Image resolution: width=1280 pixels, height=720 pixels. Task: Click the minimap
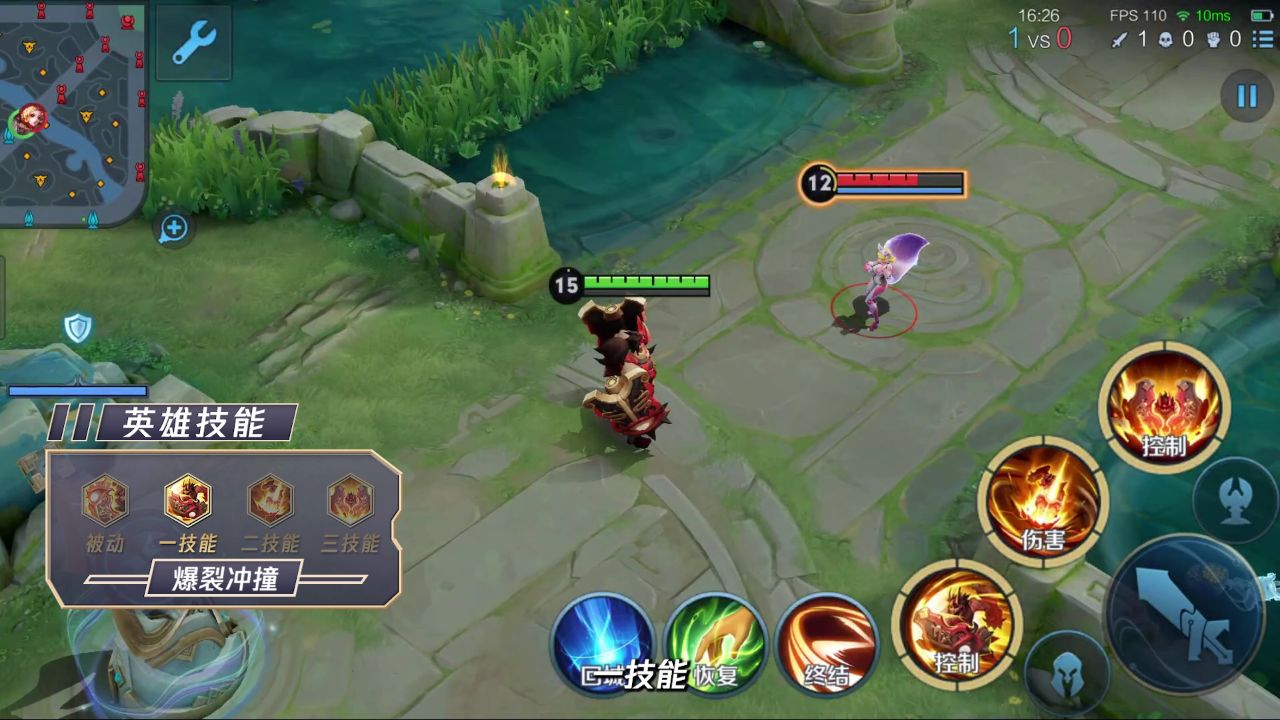point(73,112)
